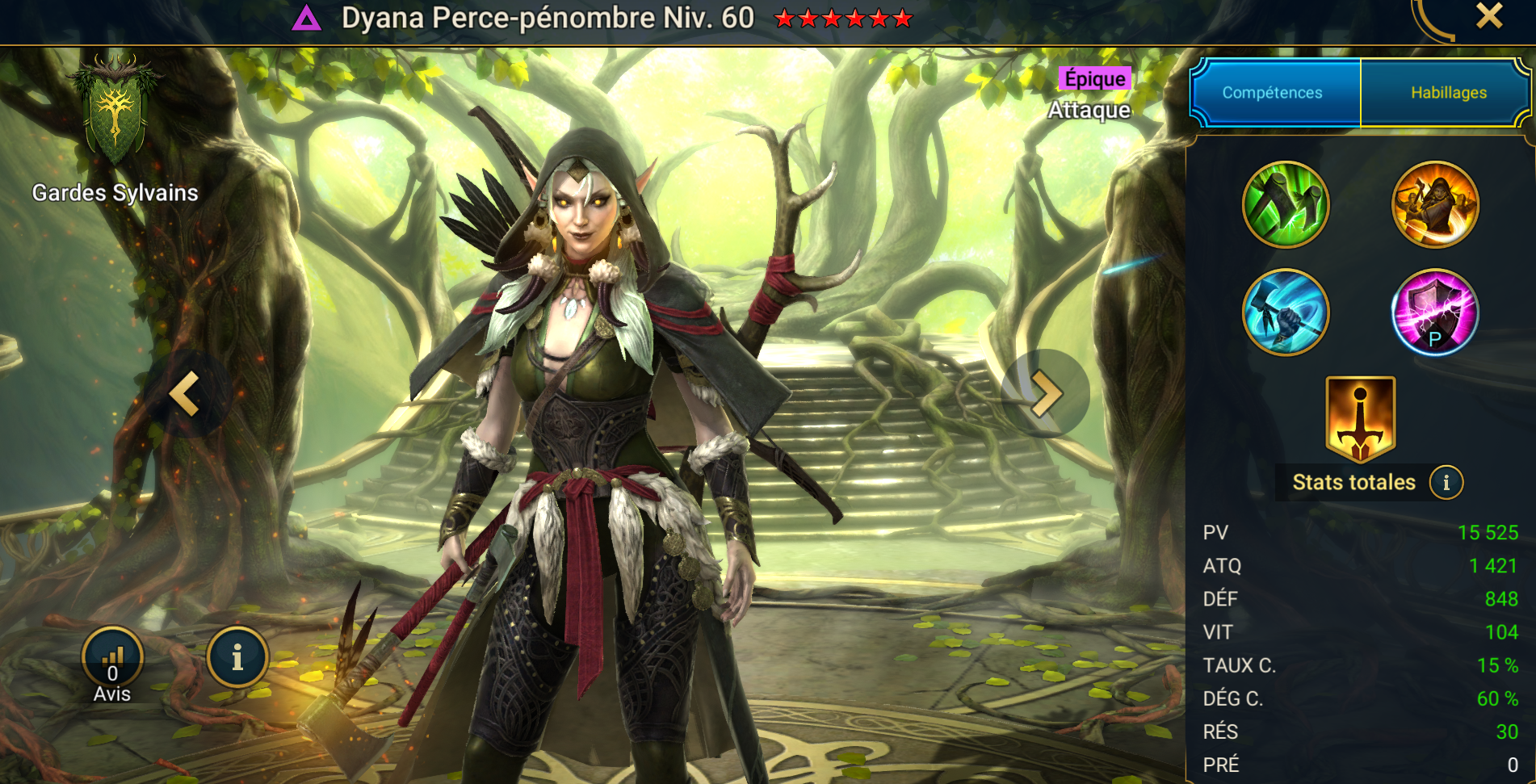Switch to the Compétences tab
The height and width of the screenshot is (784, 1536).
tap(1274, 93)
